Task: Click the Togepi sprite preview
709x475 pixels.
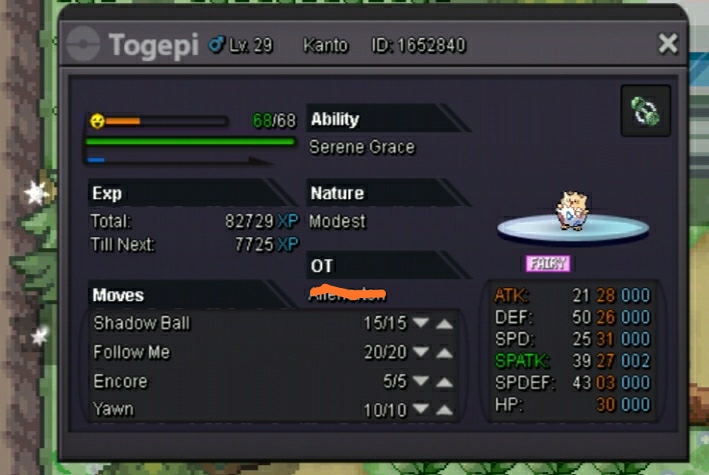Action: point(571,211)
